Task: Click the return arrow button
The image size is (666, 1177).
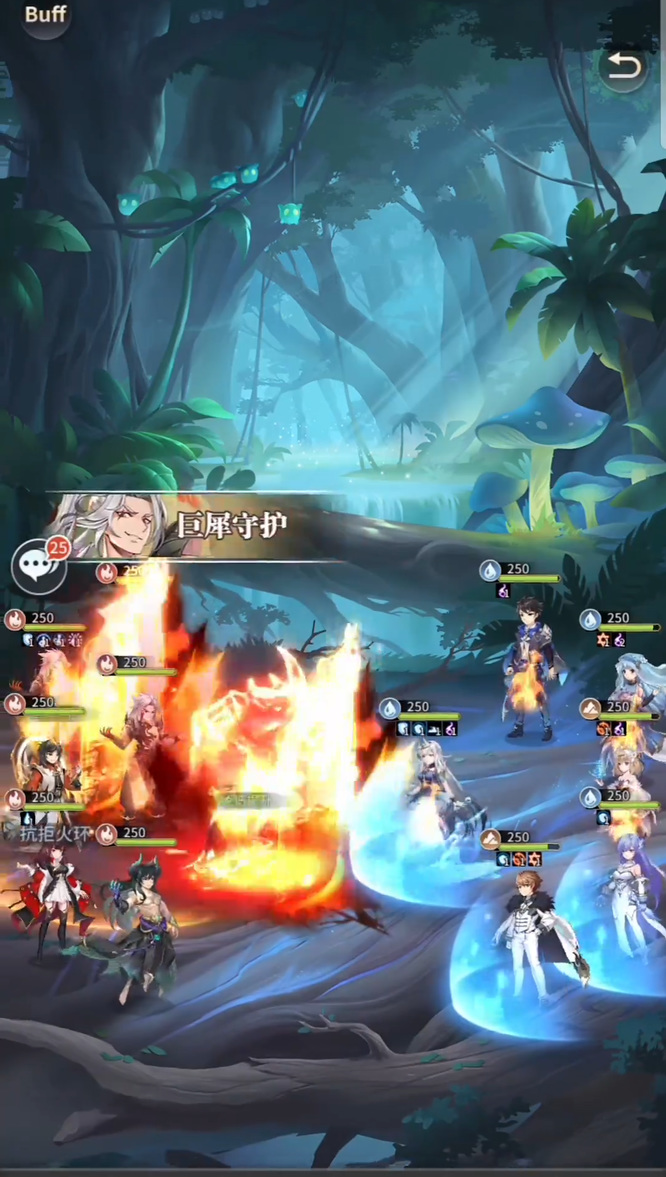Action: coord(622,67)
